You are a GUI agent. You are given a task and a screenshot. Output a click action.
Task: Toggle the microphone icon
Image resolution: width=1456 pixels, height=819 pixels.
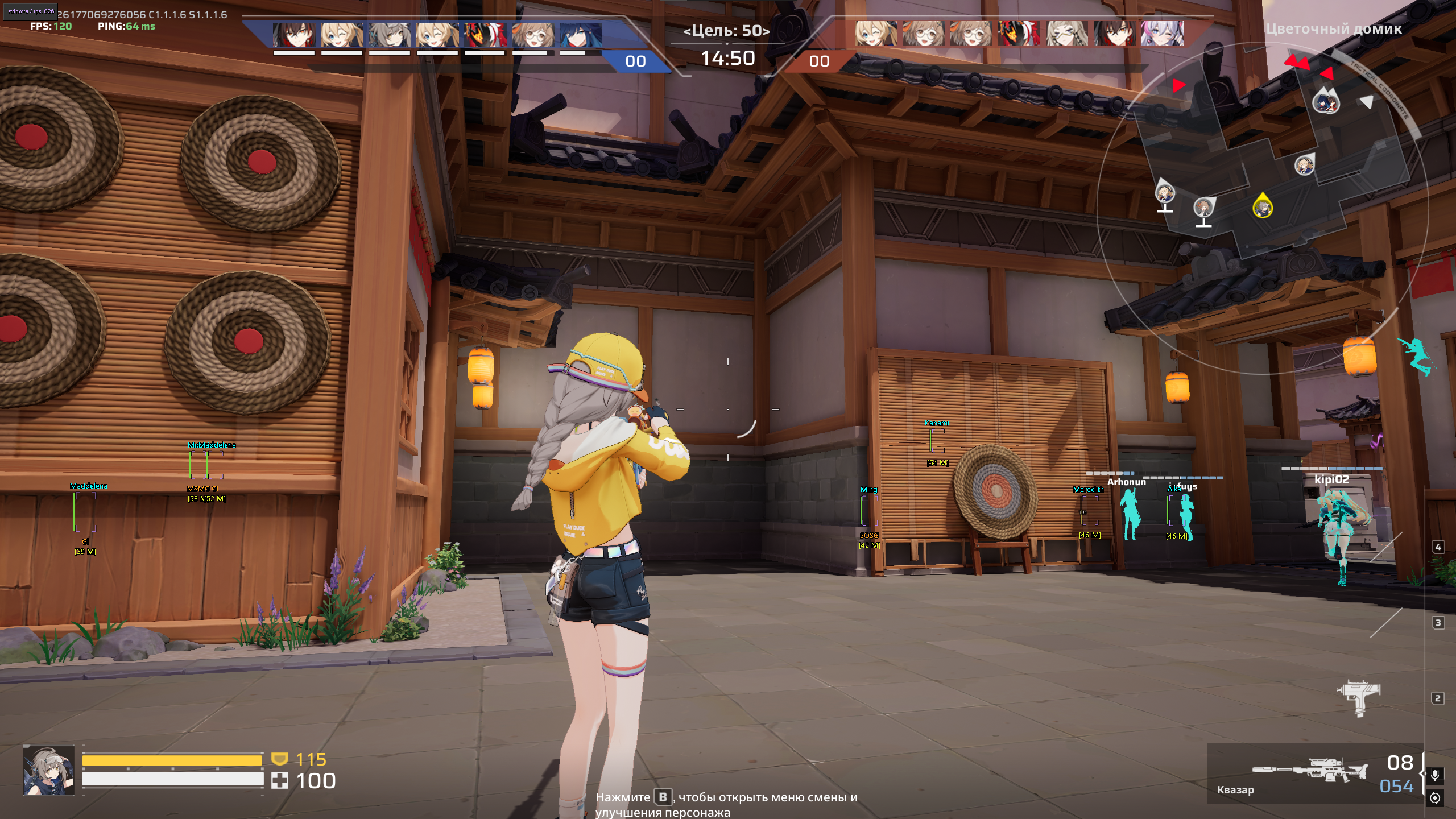coord(1435,775)
